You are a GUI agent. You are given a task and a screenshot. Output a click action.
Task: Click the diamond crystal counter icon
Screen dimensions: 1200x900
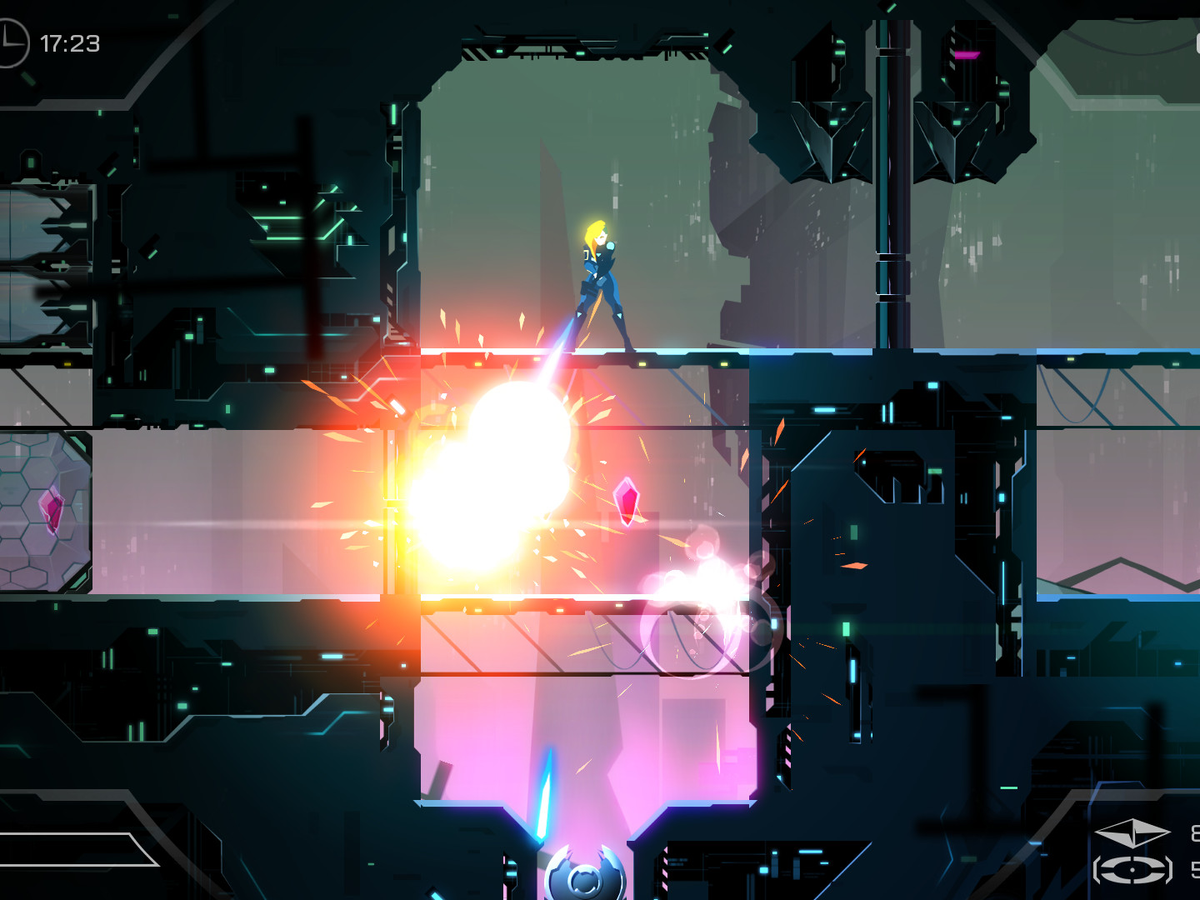(1131, 833)
